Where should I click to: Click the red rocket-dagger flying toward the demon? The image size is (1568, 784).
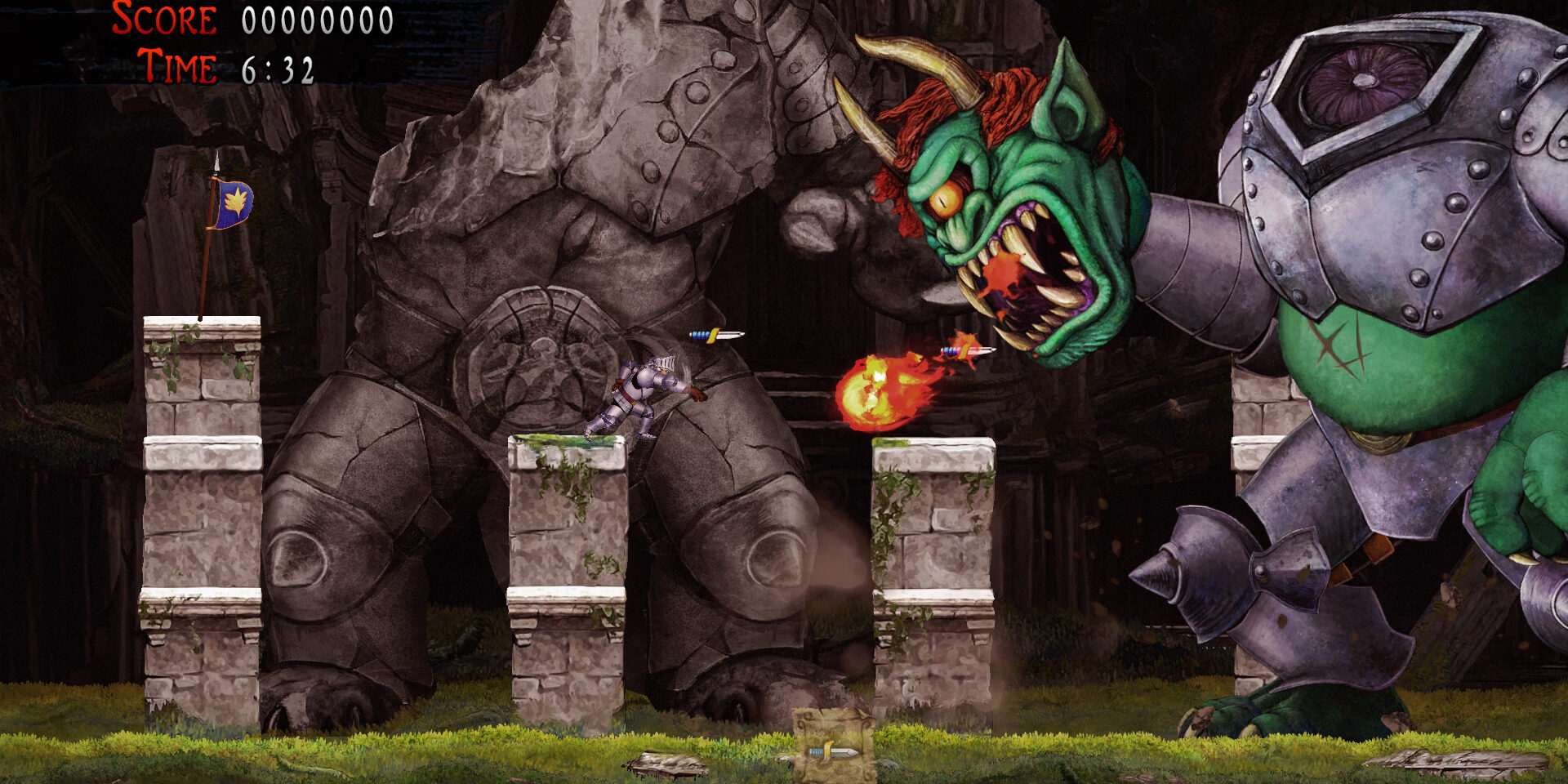(x=968, y=350)
